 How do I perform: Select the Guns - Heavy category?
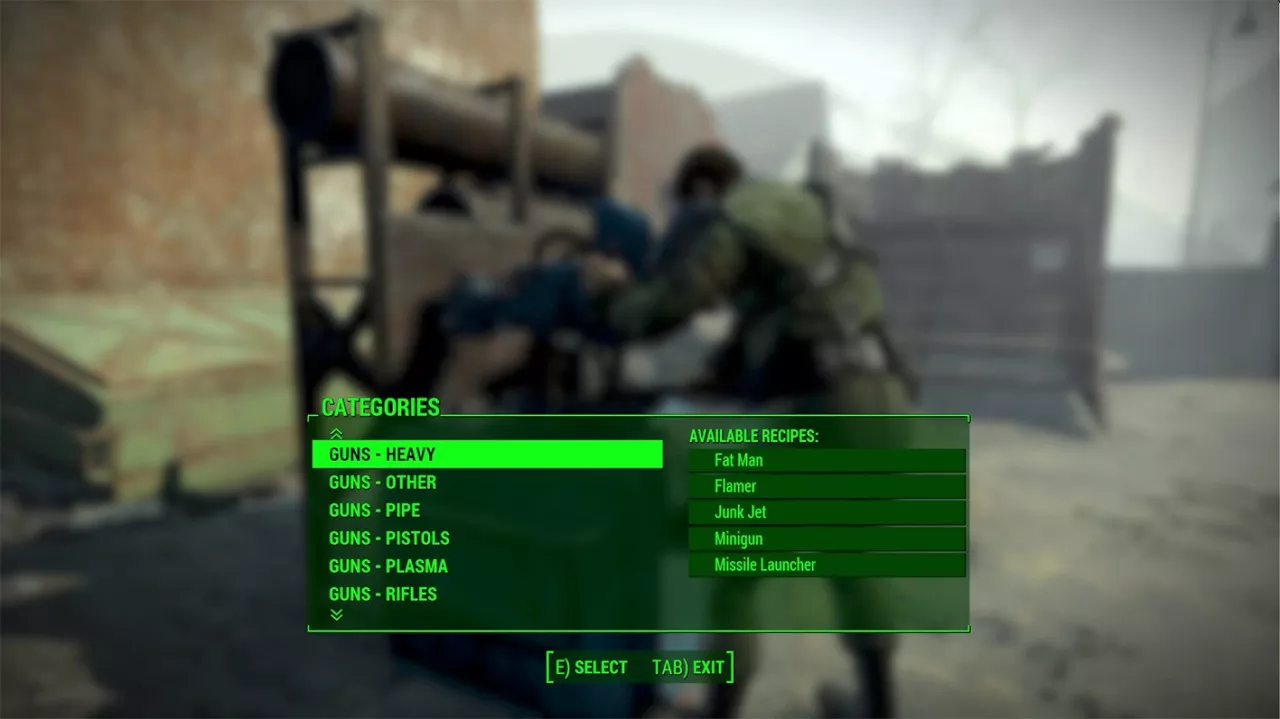pos(486,454)
